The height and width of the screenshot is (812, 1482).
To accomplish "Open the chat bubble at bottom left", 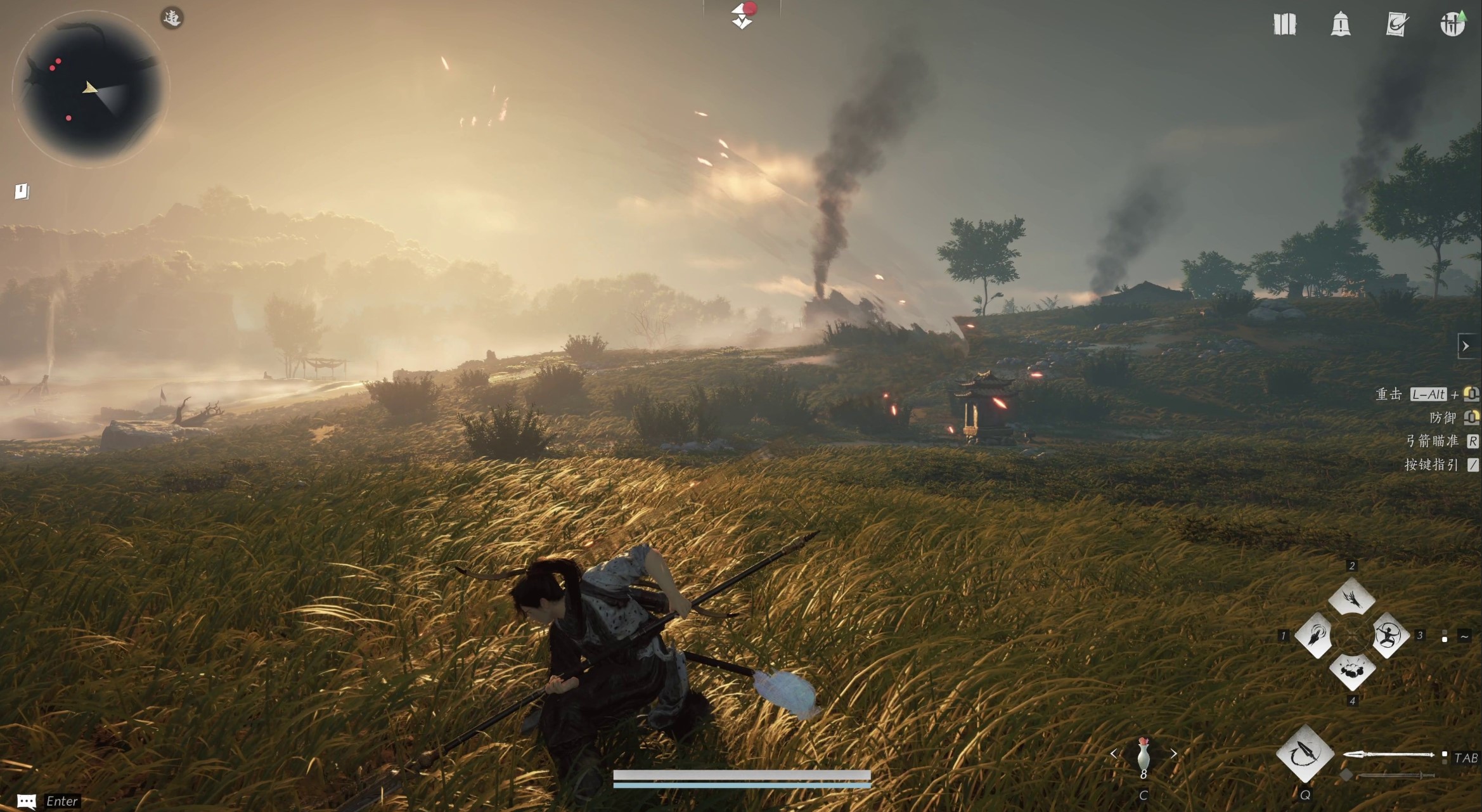I will pyautogui.click(x=26, y=801).
